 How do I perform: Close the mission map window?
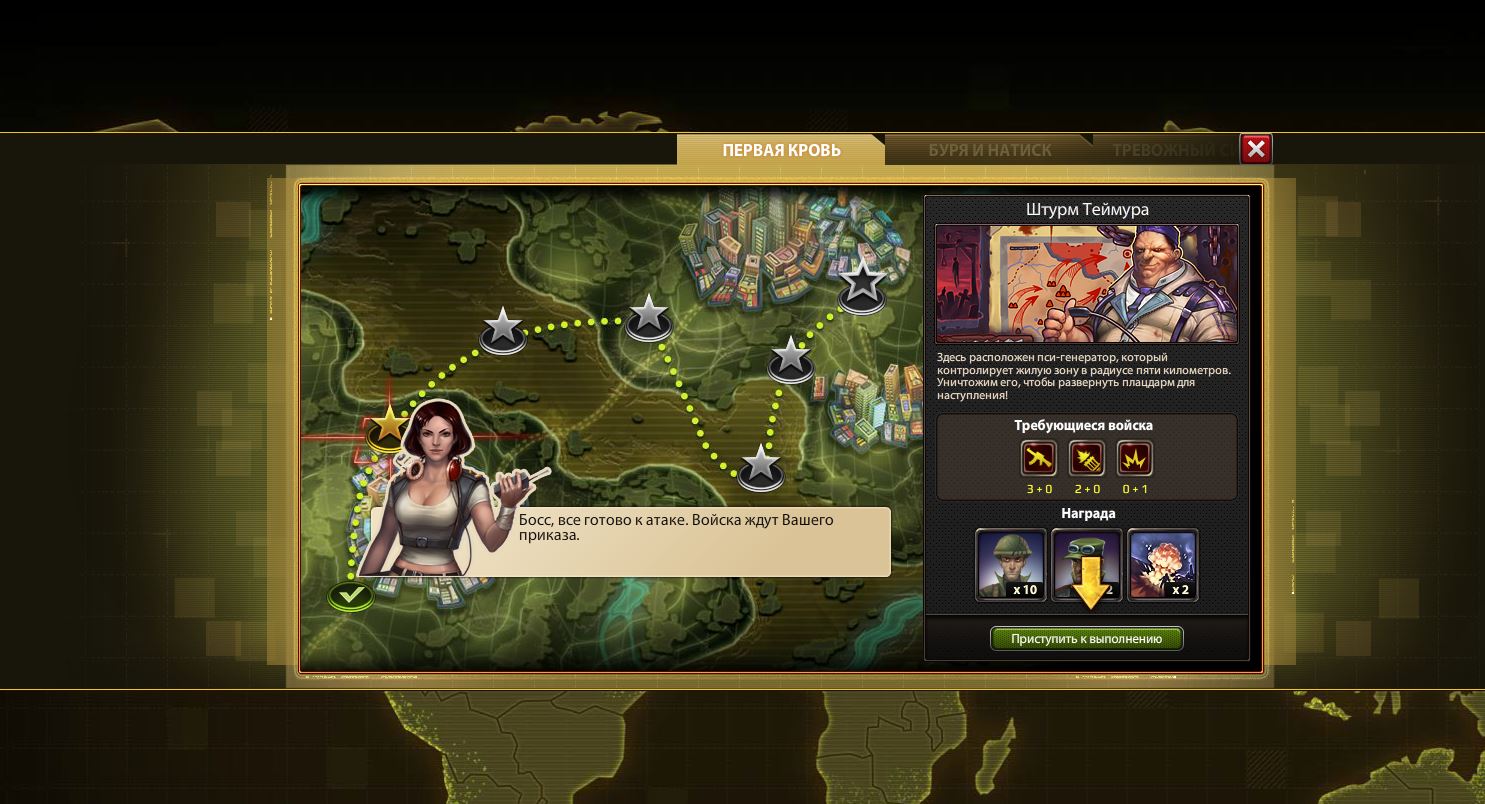pos(1256,150)
